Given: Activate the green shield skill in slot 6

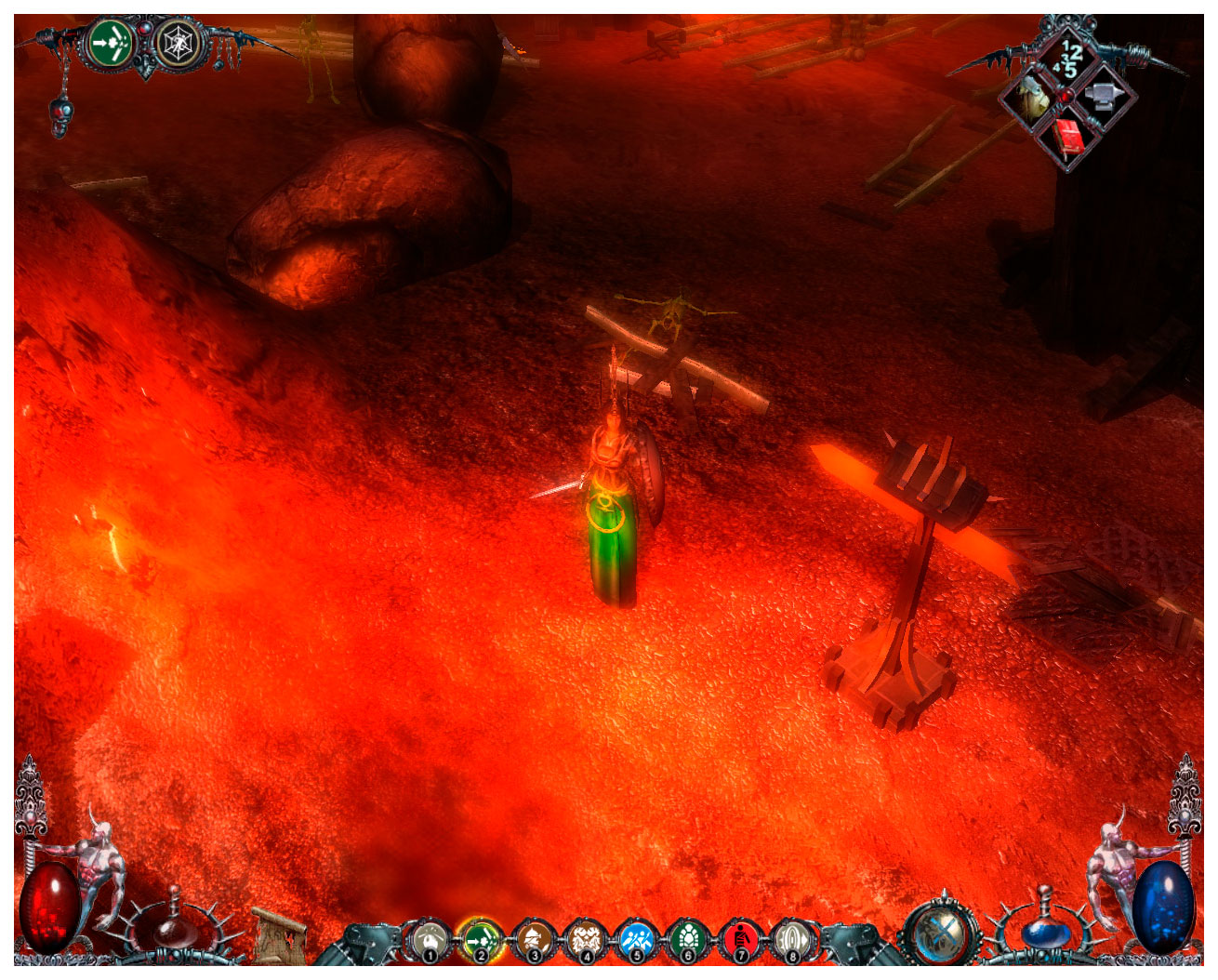Looking at the screenshot, I should click(x=688, y=939).
